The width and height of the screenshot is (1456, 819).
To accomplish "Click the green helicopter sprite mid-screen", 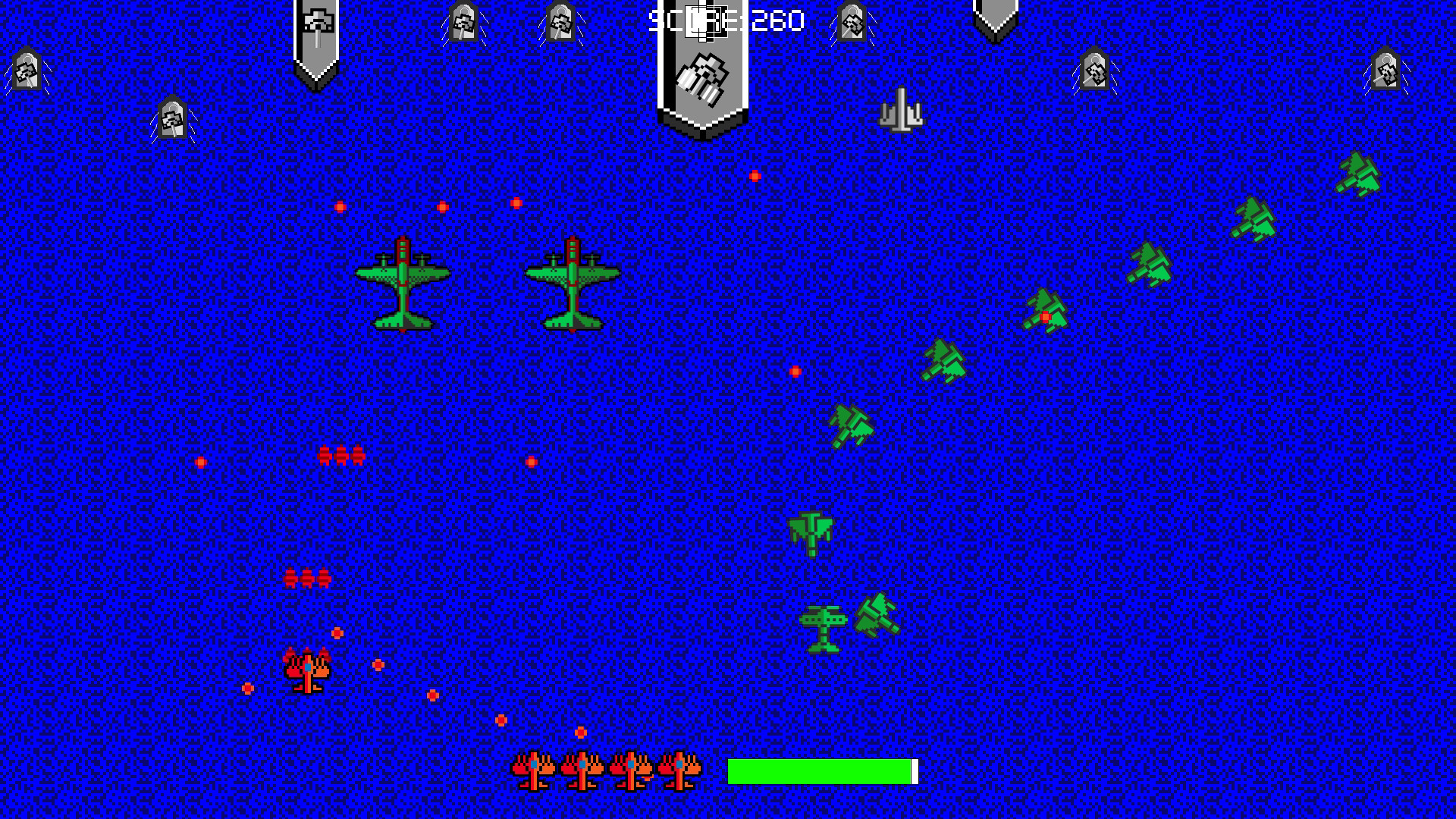I will point(811,531).
